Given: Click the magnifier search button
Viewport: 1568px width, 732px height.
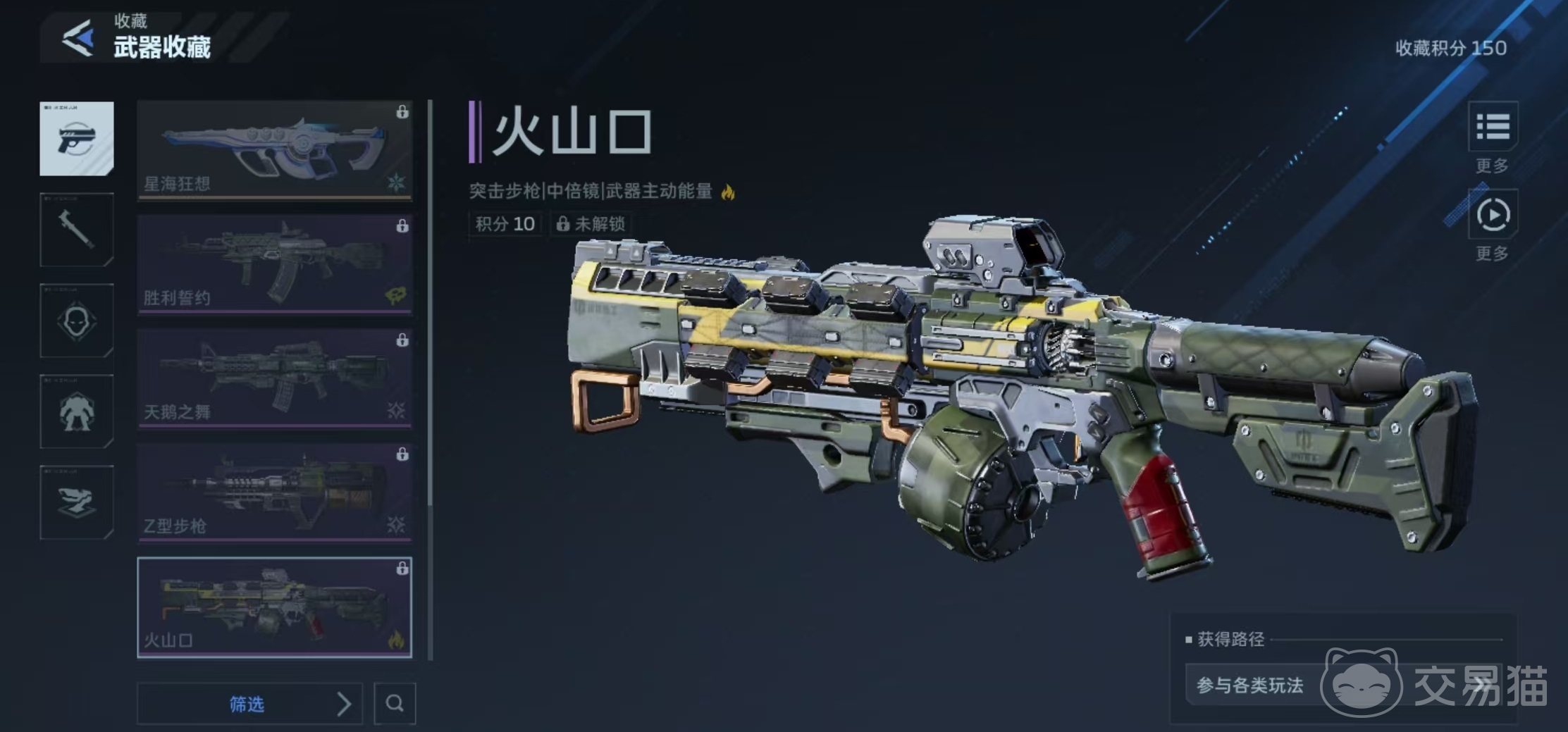Looking at the screenshot, I should coord(395,703).
